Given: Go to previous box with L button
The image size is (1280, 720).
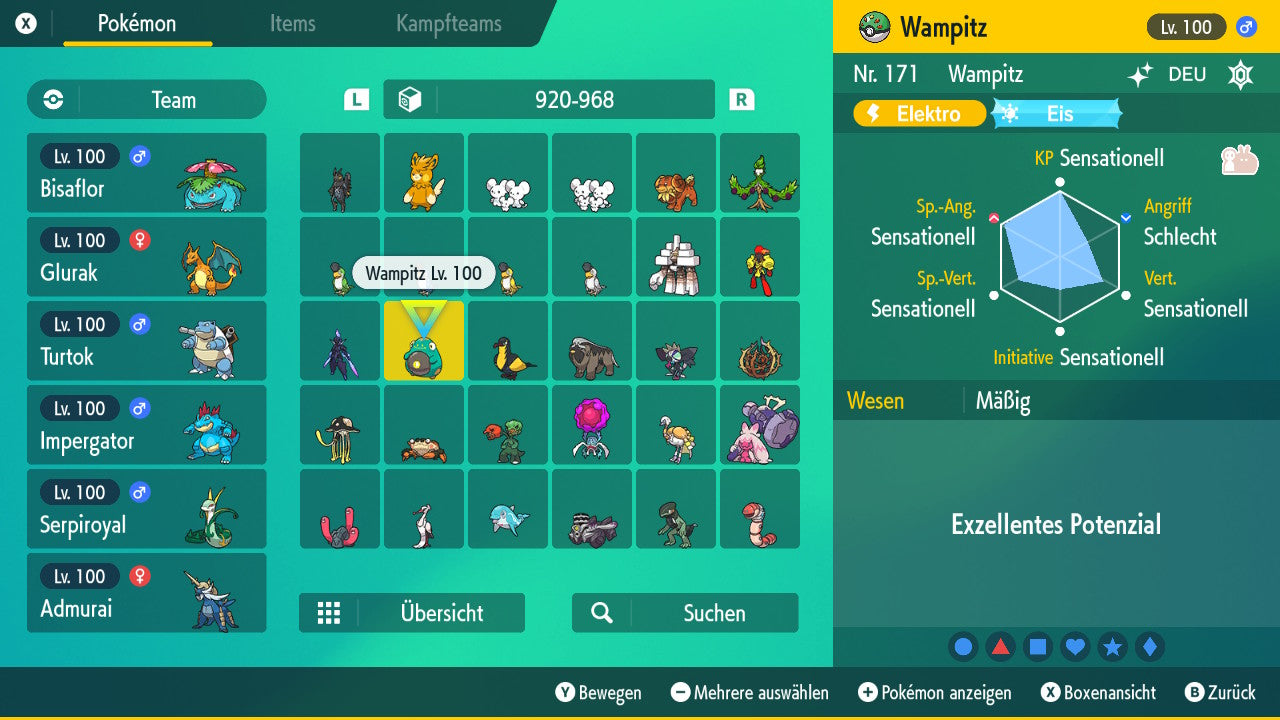Looking at the screenshot, I should pyautogui.click(x=355, y=99).
